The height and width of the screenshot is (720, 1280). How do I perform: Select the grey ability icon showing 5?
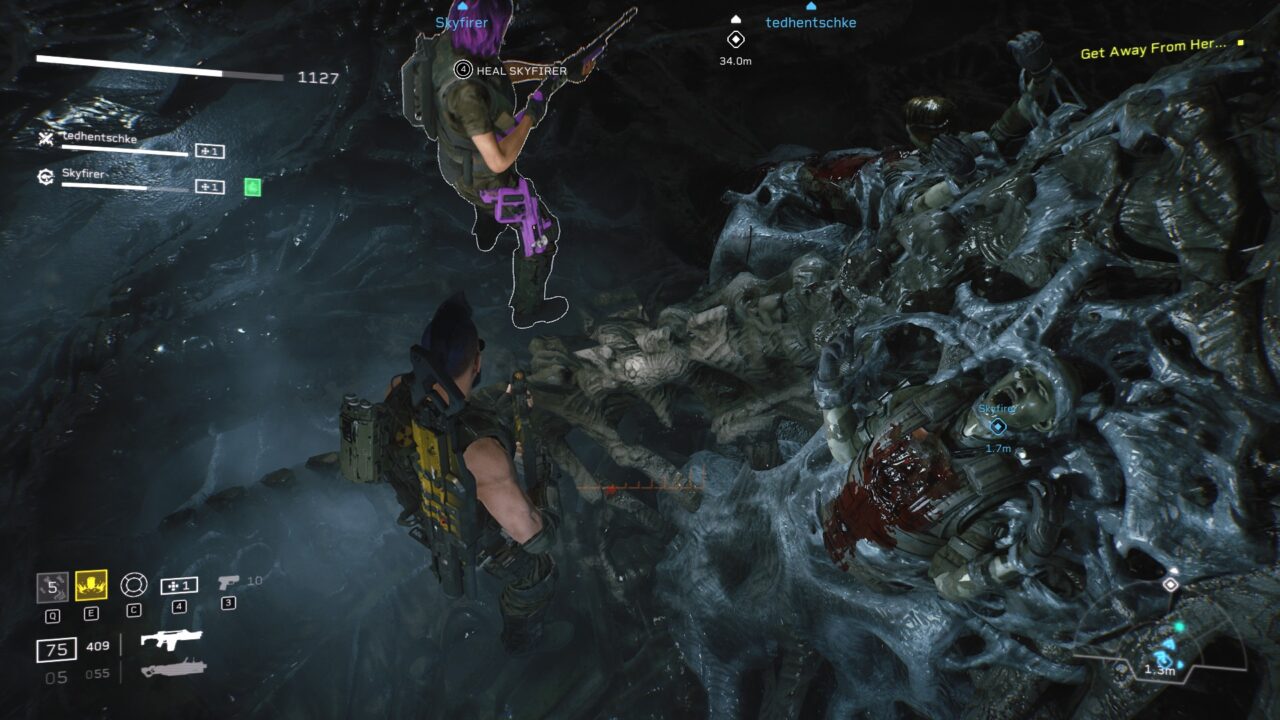tap(52, 586)
